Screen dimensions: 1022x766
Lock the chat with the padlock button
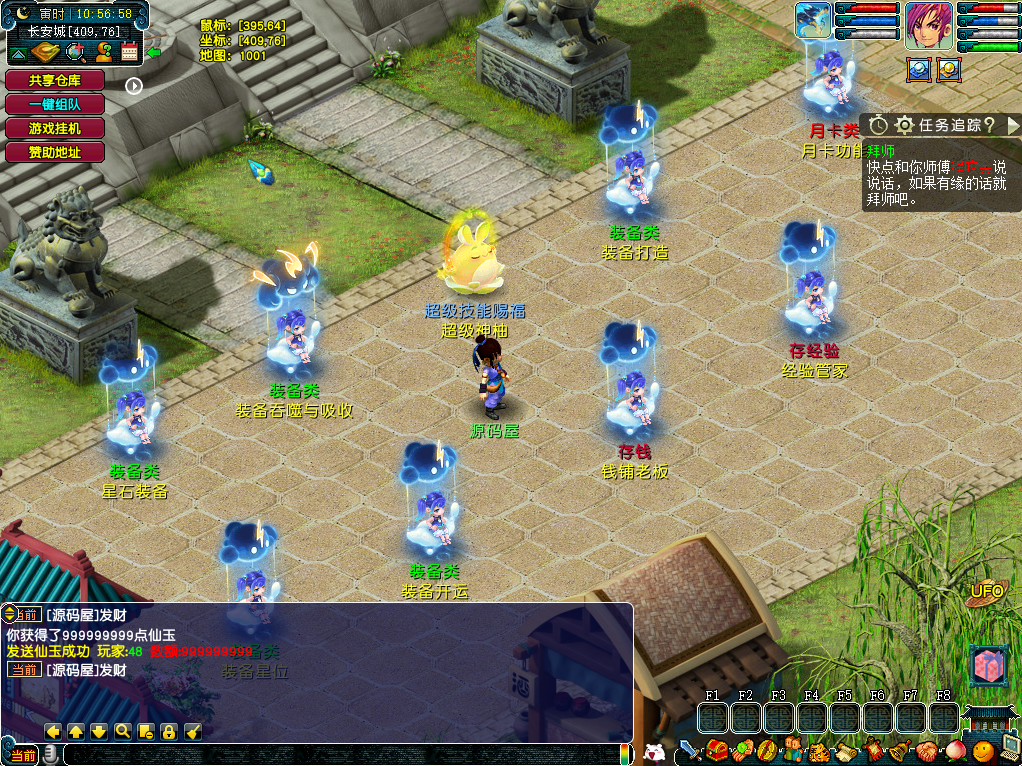[x=169, y=731]
